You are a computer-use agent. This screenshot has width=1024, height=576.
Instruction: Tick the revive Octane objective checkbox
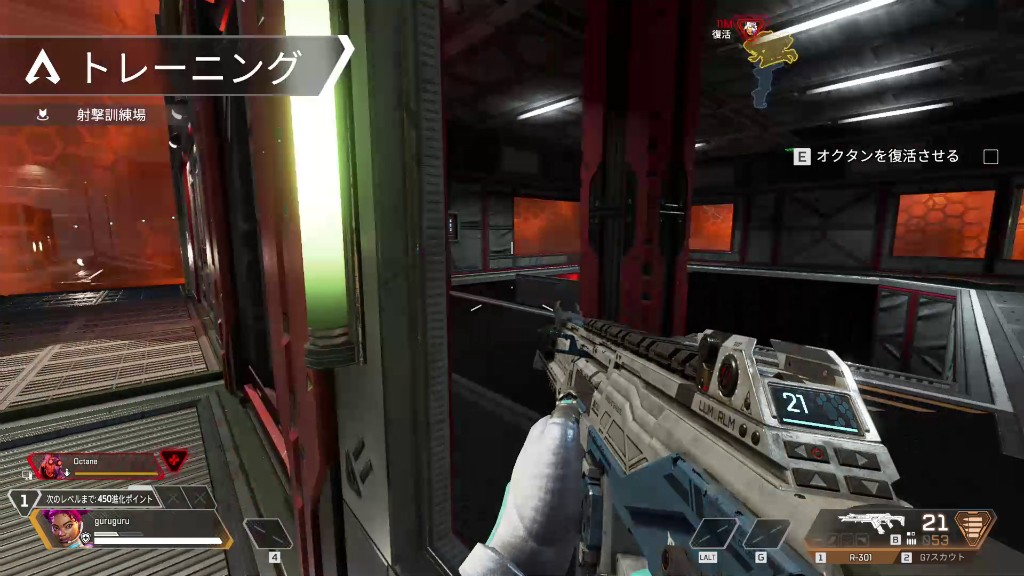(991, 156)
